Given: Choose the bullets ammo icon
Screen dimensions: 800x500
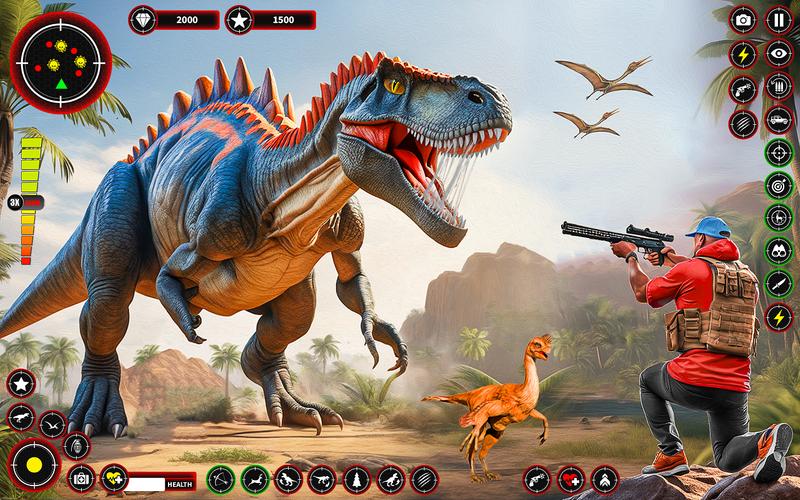Looking at the screenshot, I should [778, 88].
